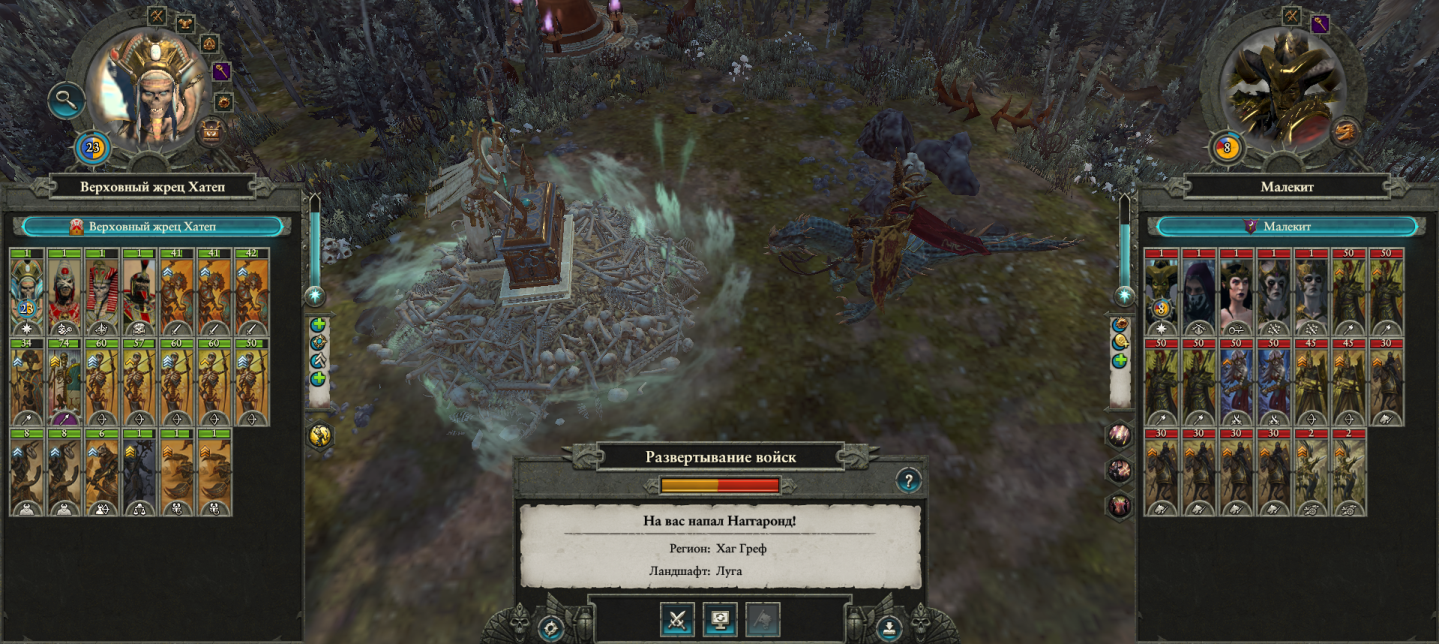1439x644 pixels.
Task: Click the save download-arrow button
Action: pos(889,629)
